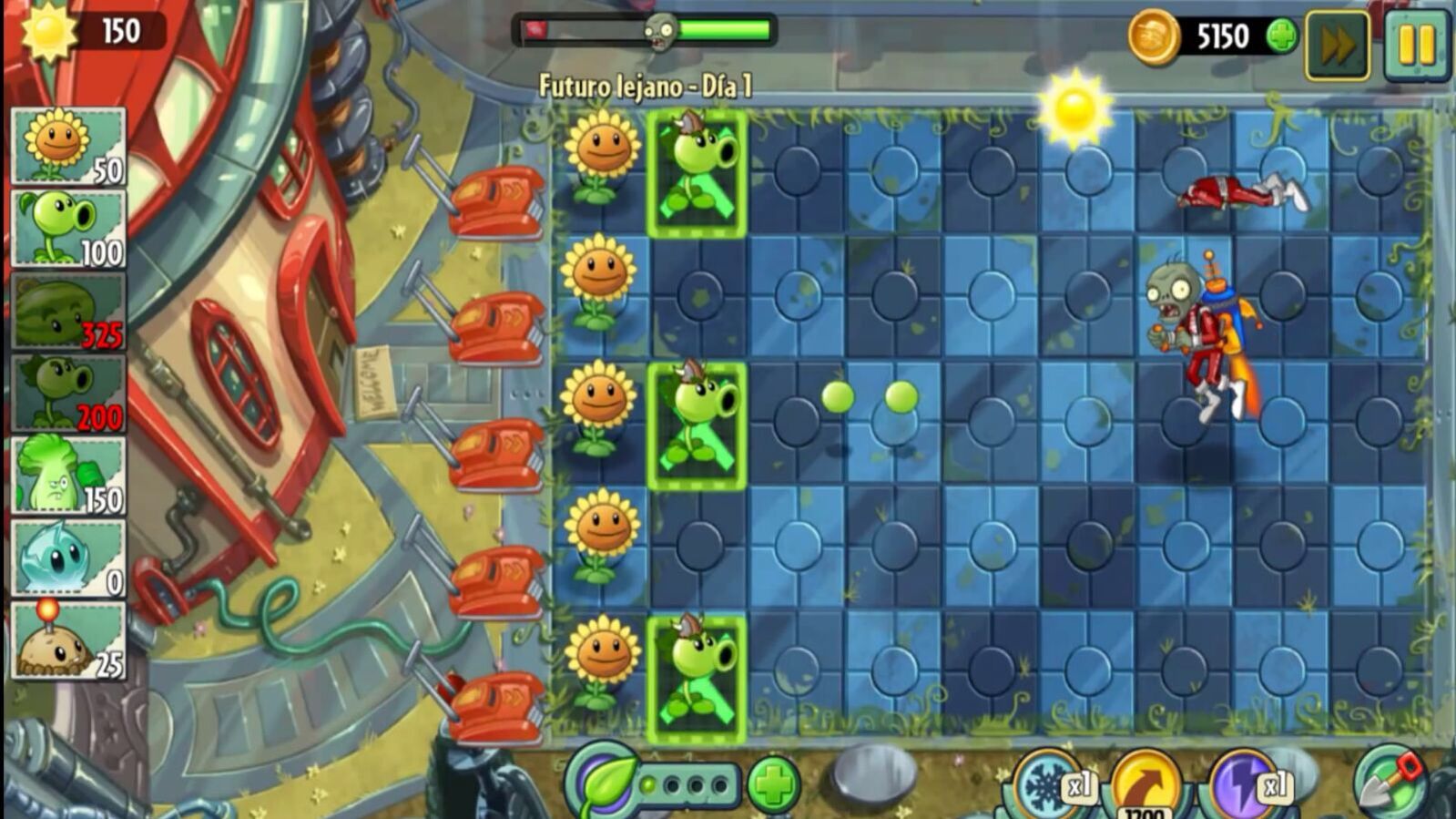The width and height of the screenshot is (1456, 819).
Task: Select the shovel tool
Action: coord(1388,782)
